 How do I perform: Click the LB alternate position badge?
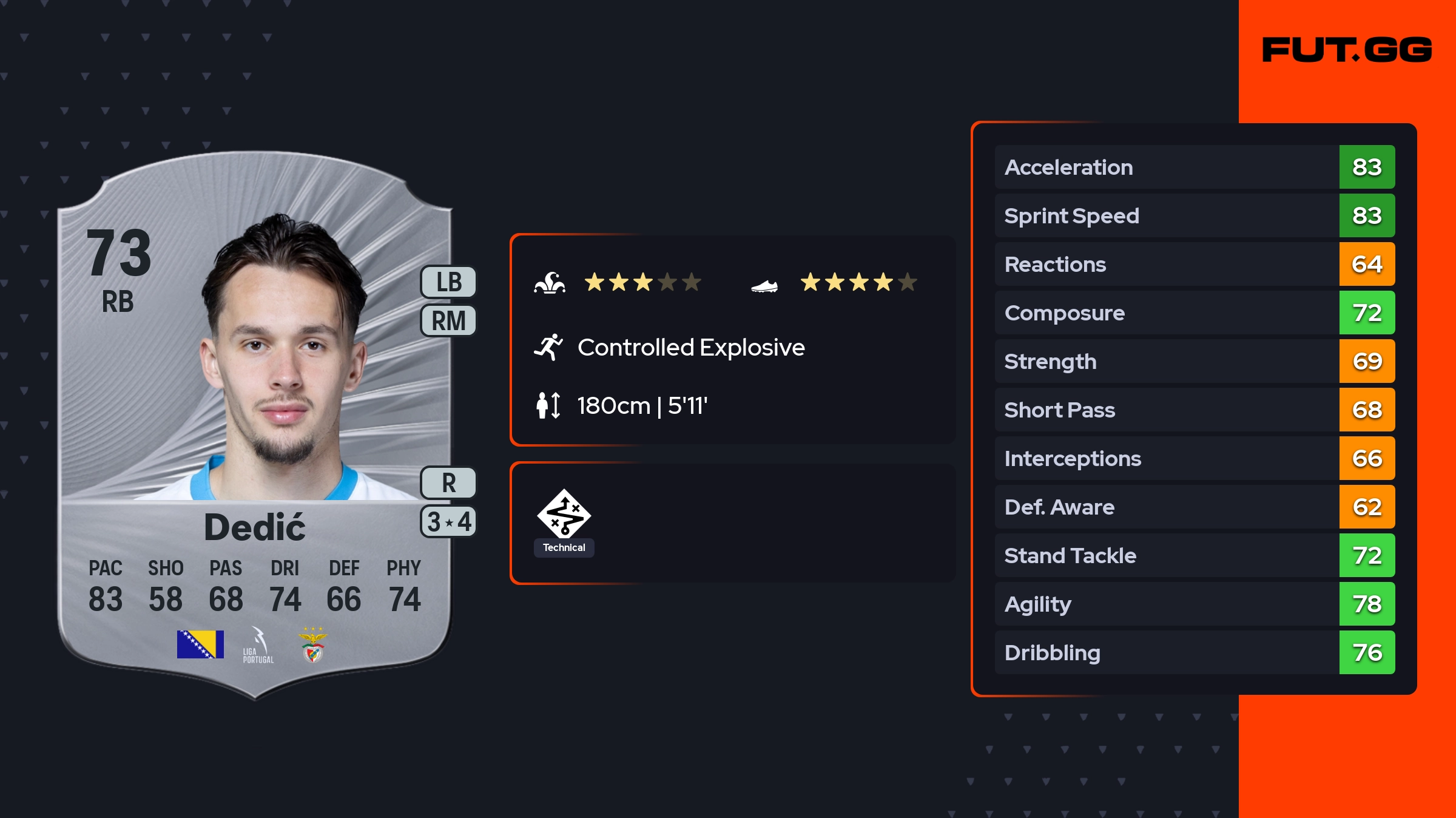[448, 282]
